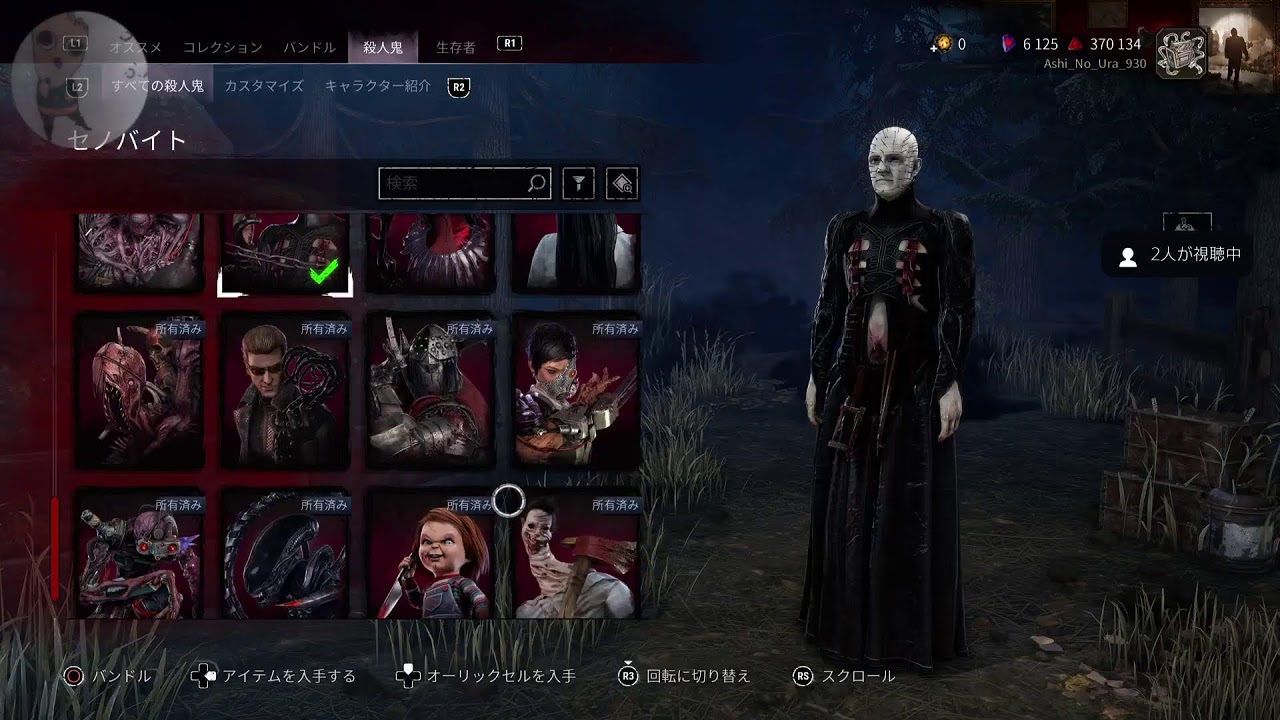Select the Dredge killer tile

point(140,391)
